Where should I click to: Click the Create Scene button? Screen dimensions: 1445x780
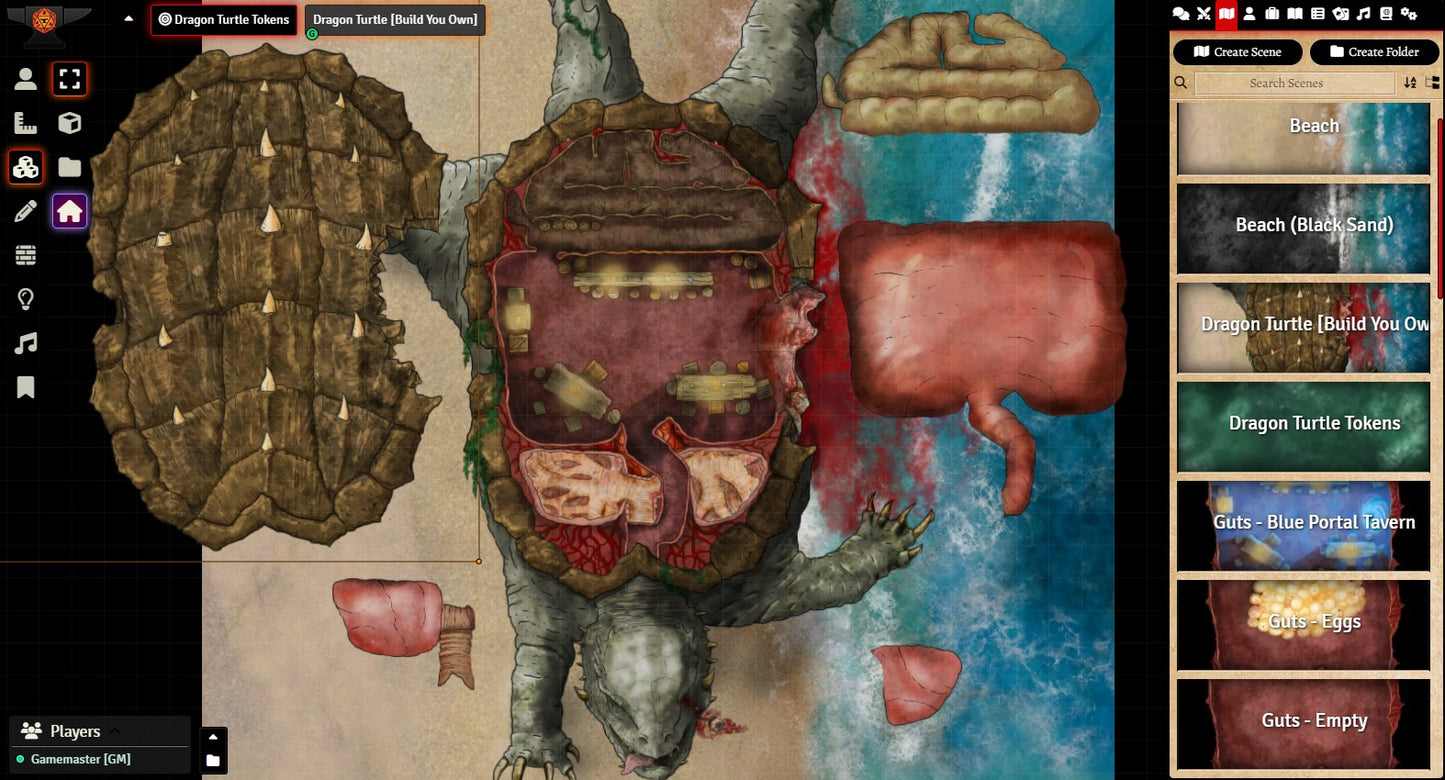[x=1237, y=52]
